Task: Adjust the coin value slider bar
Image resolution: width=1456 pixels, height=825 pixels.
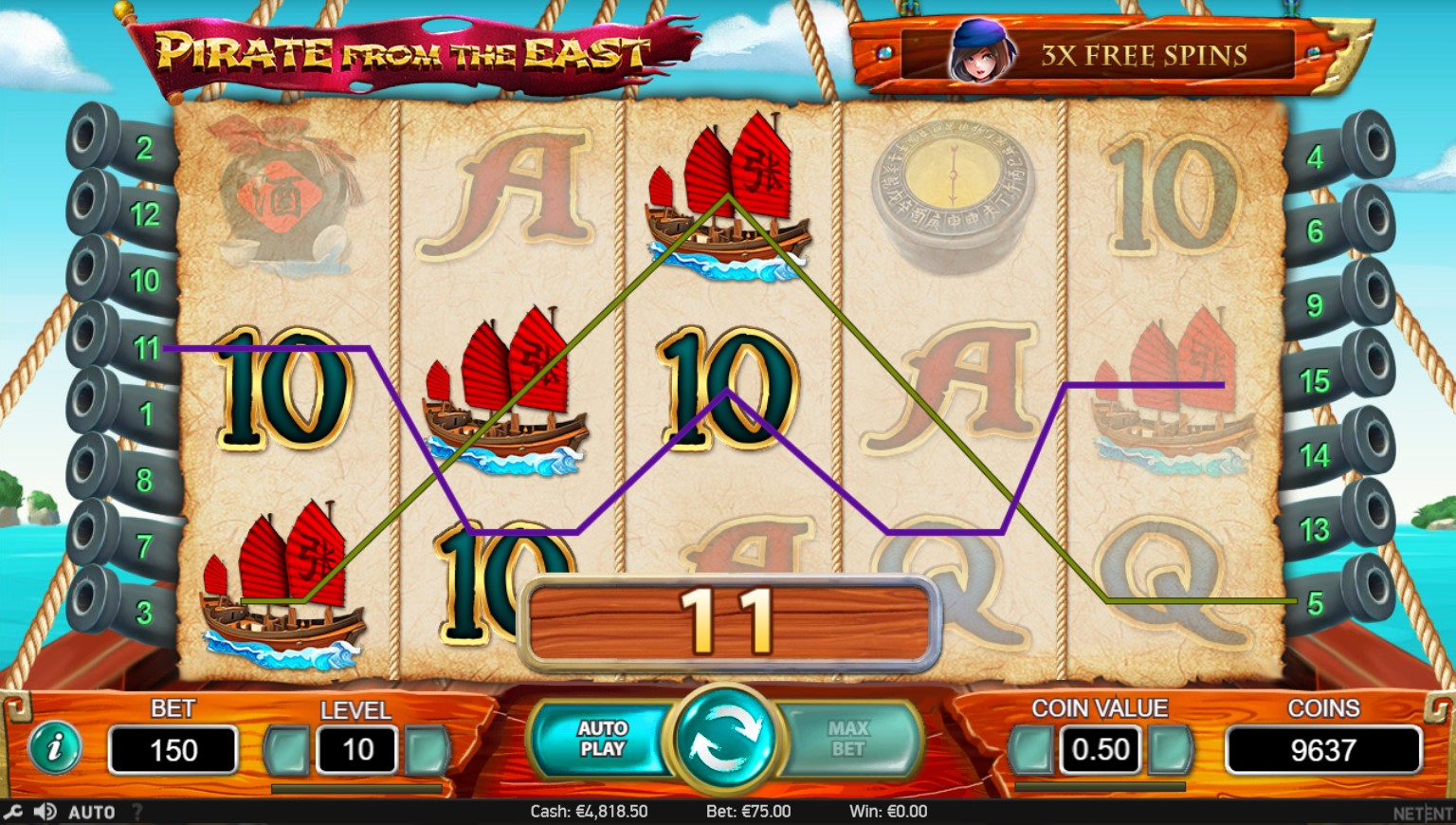Action: tap(1100, 787)
